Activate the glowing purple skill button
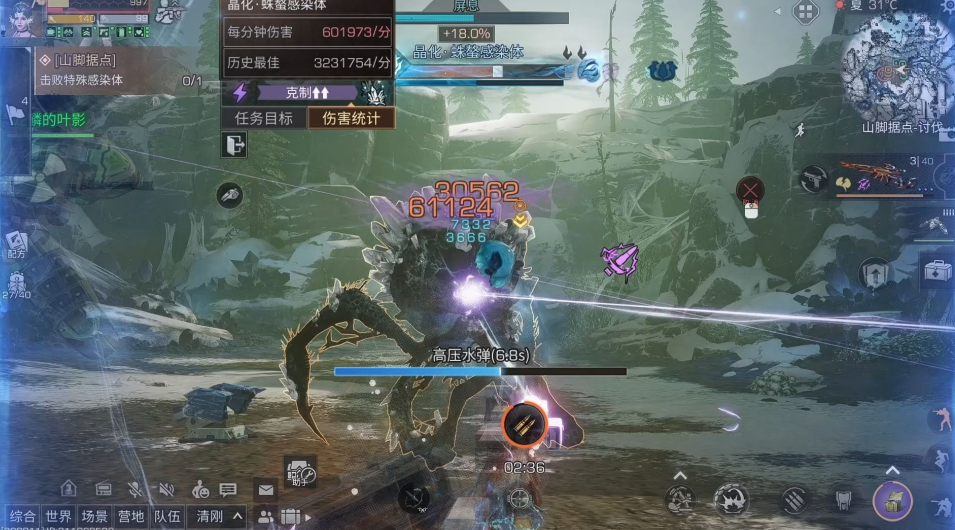Image resolution: width=955 pixels, height=530 pixels. click(892, 500)
